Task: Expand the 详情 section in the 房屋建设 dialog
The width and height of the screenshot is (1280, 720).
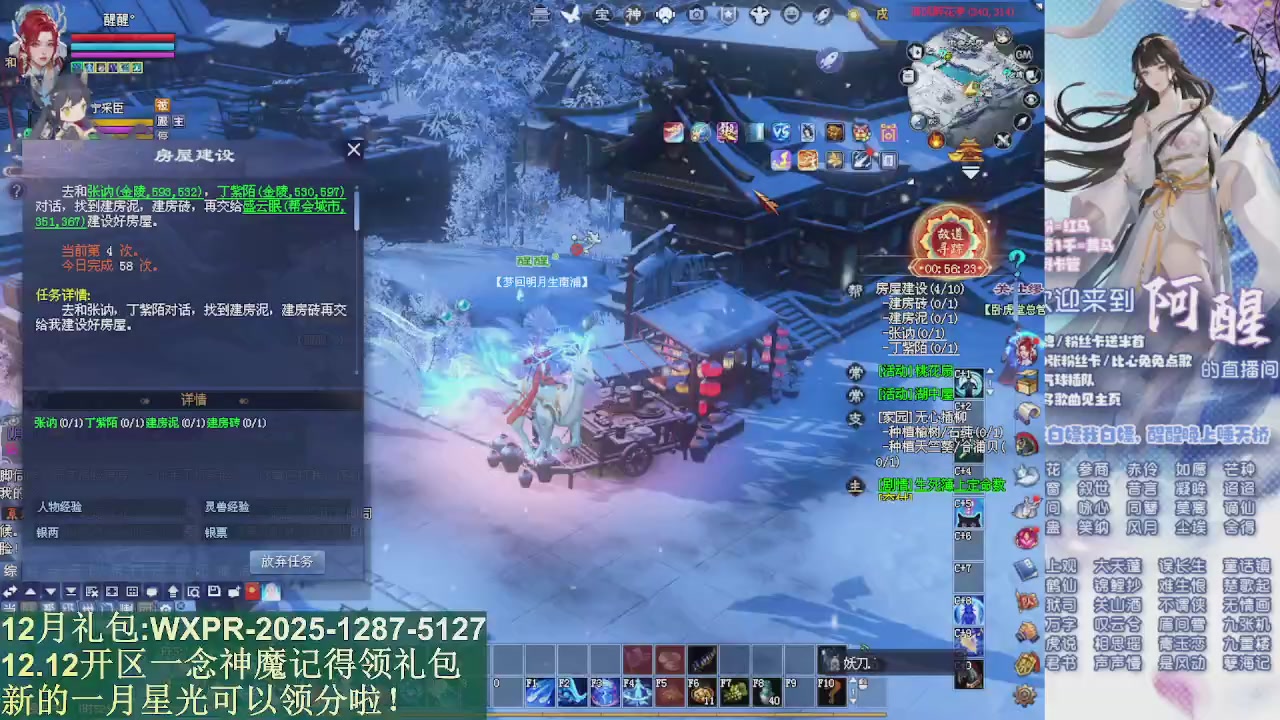Action: point(193,399)
